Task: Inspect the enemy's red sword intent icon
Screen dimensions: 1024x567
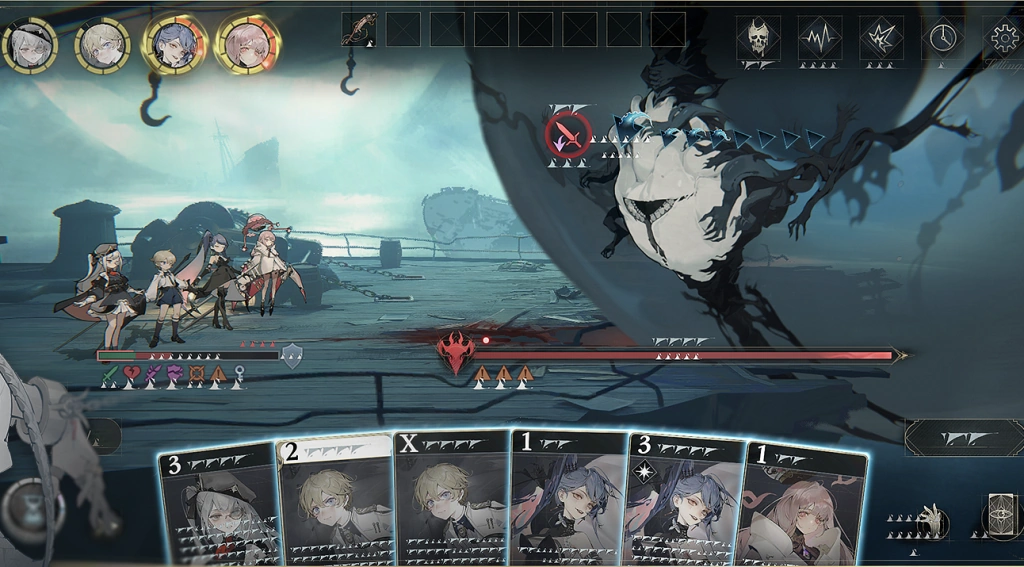Action: [x=568, y=134]
